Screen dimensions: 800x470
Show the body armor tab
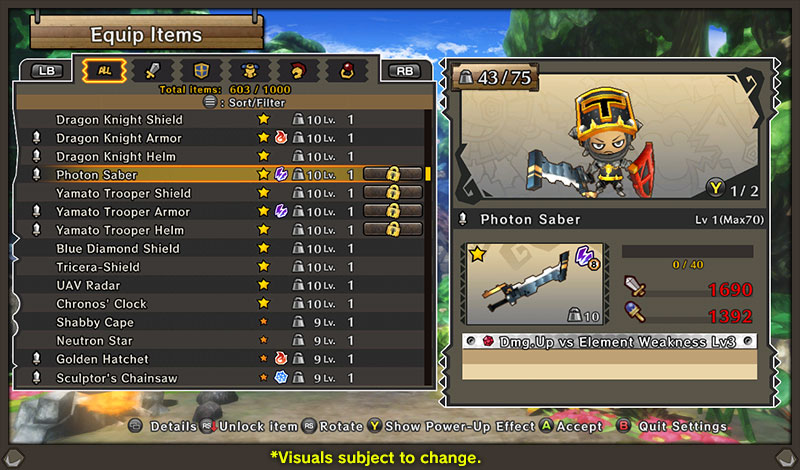pos(248,70)
